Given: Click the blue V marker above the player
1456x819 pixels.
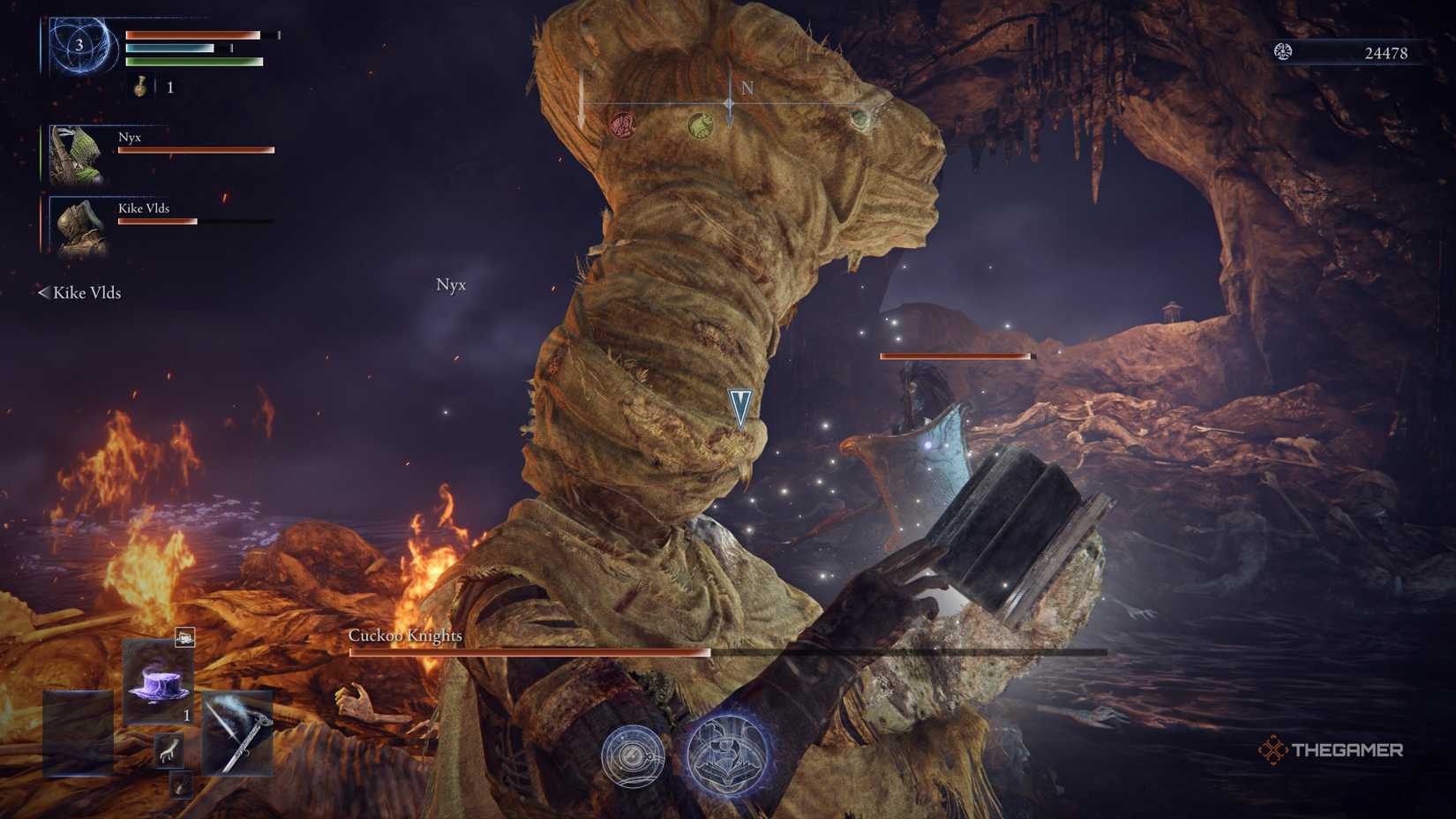Looking at the screenshot, I should [x=739, y=408].
